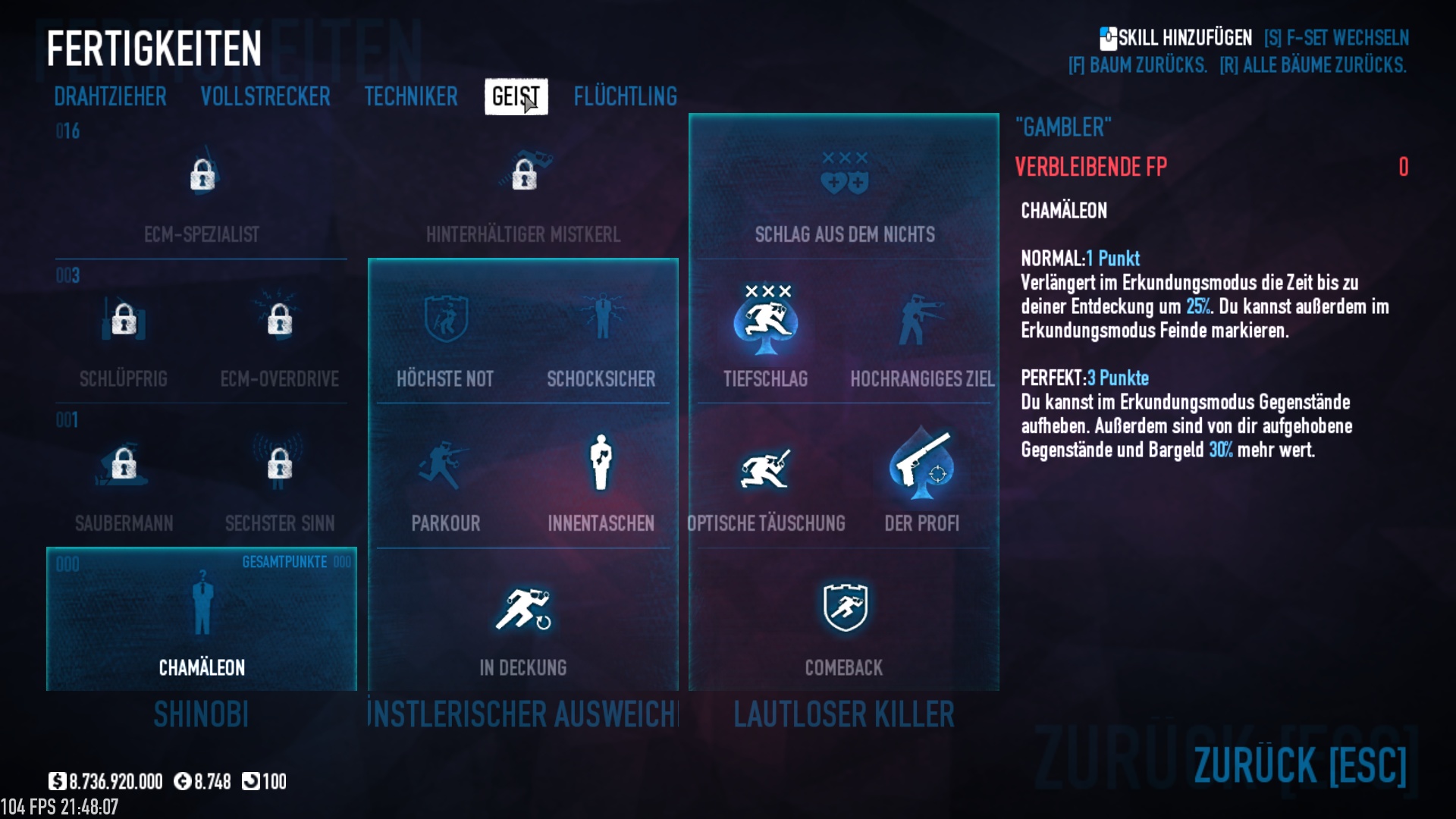Go back with Zurück [ESC]
The image size is (1456, 819).
[x=1300, y=764]
